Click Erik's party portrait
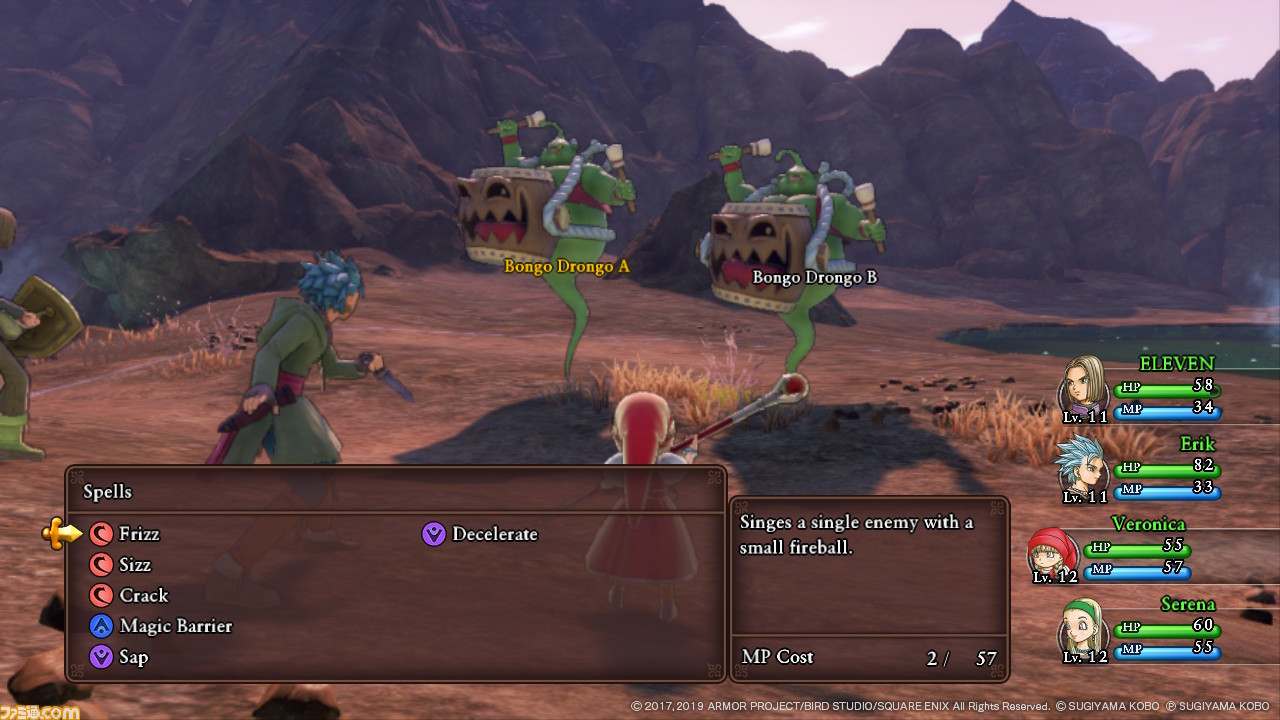This screenshot has height=720, width=1280. pos(1082,465)
